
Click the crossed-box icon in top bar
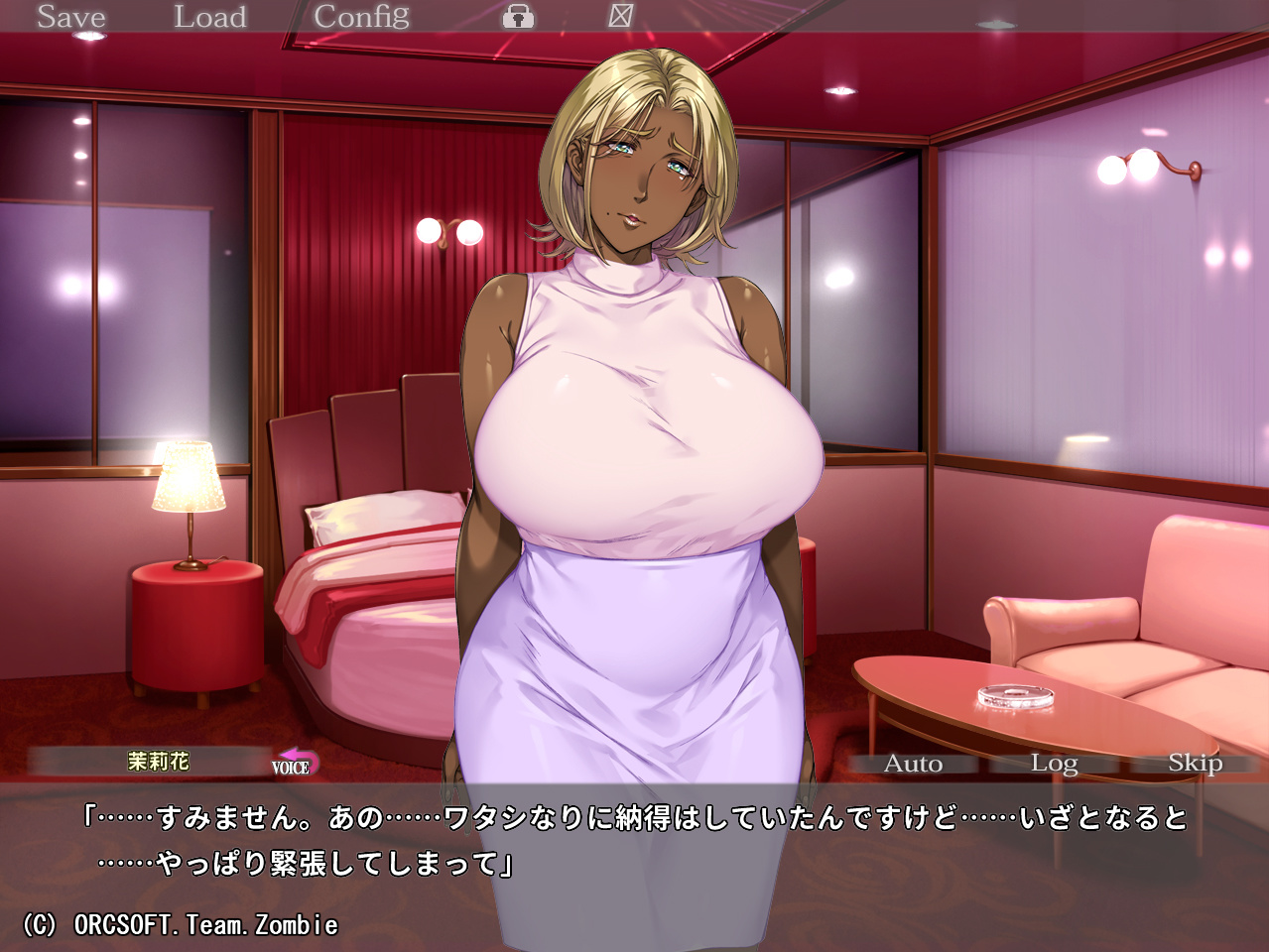point(621,16)
